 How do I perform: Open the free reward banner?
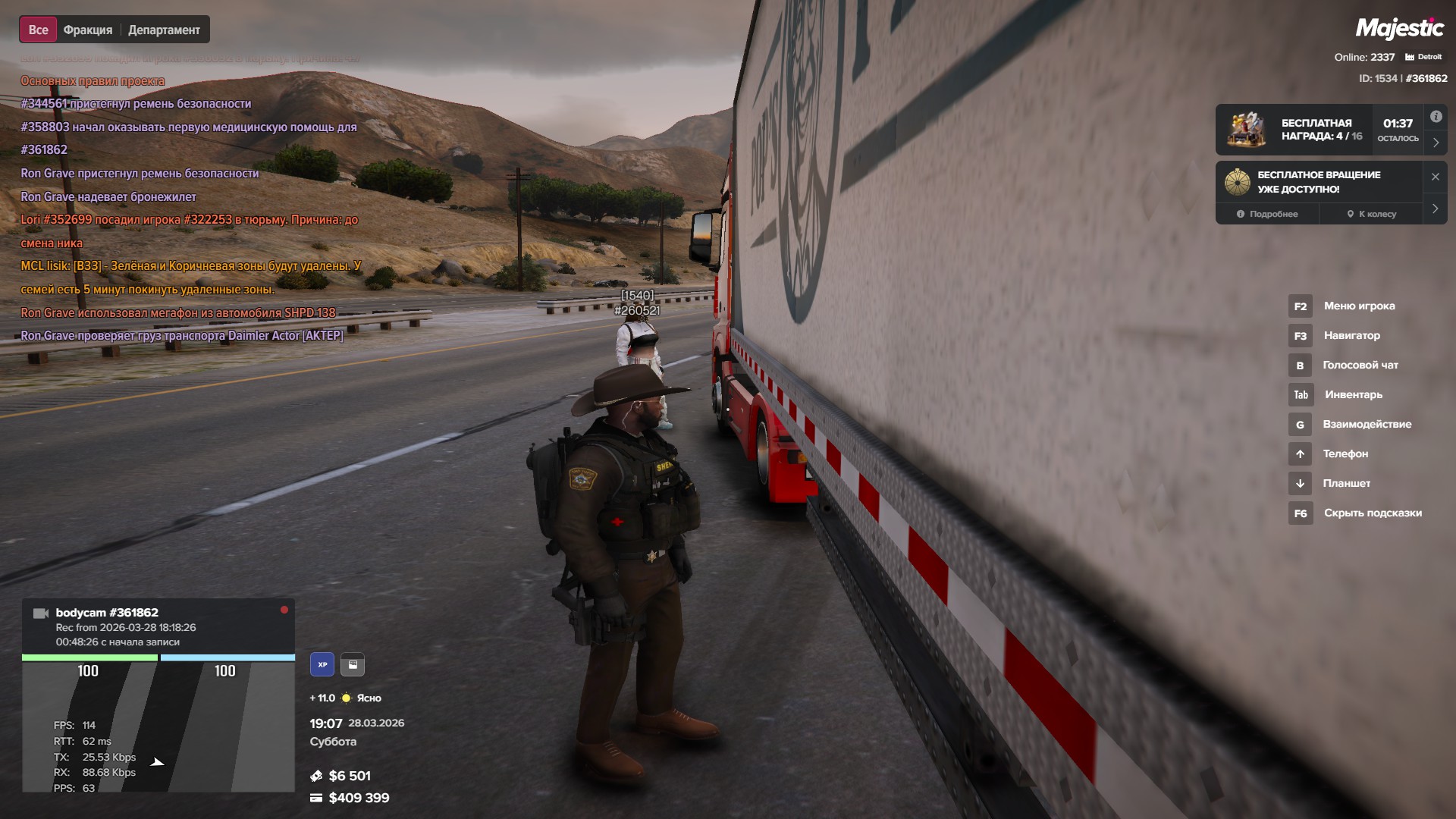pos(1319,130)
